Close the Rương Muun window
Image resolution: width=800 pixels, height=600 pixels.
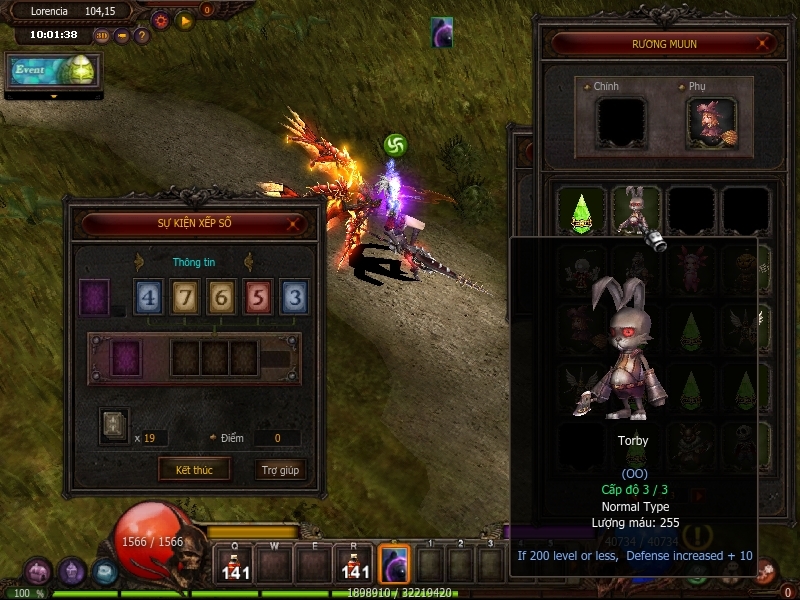pos(764,44)
